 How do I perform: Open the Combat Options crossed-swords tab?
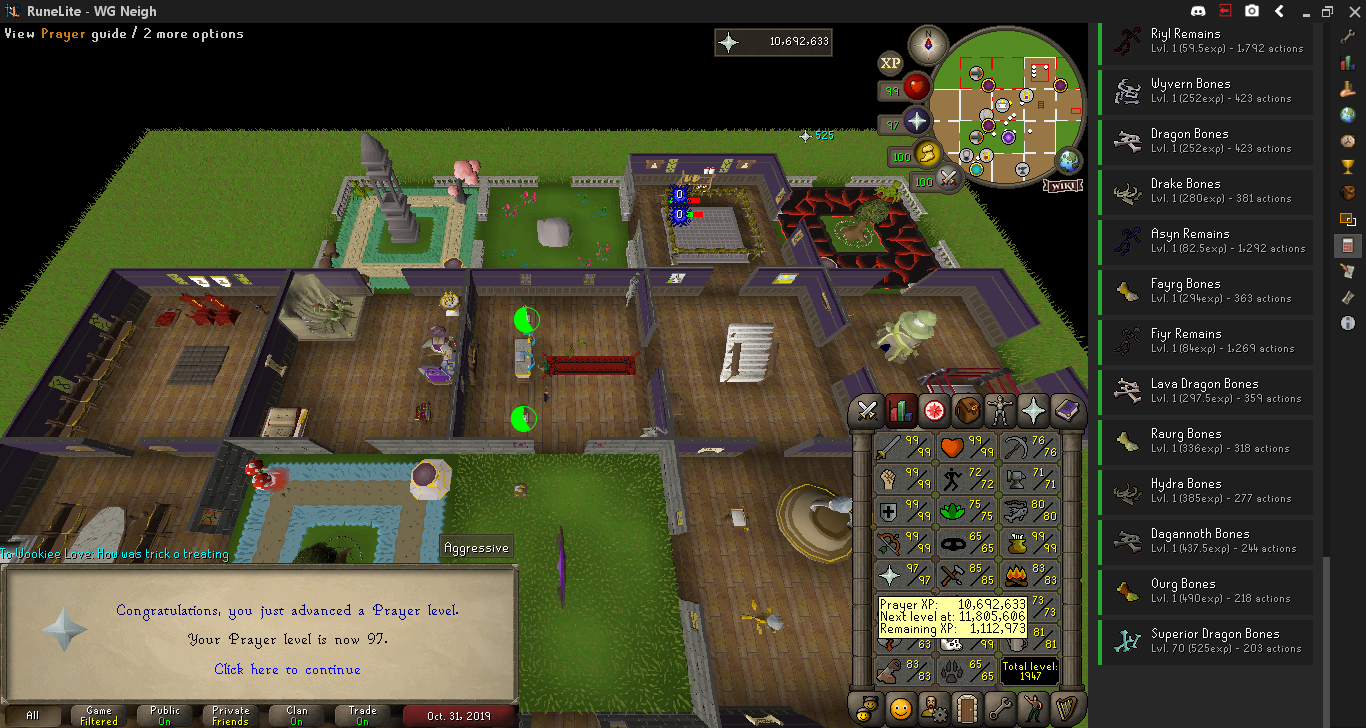point(867,410)
